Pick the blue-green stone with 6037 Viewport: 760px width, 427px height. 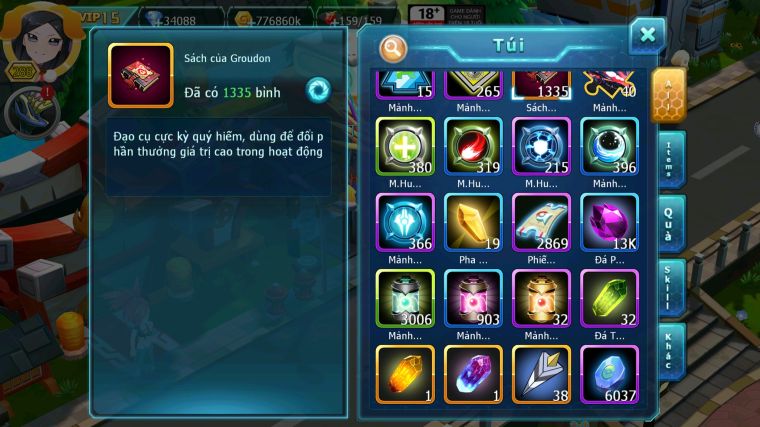pos(609,374)
